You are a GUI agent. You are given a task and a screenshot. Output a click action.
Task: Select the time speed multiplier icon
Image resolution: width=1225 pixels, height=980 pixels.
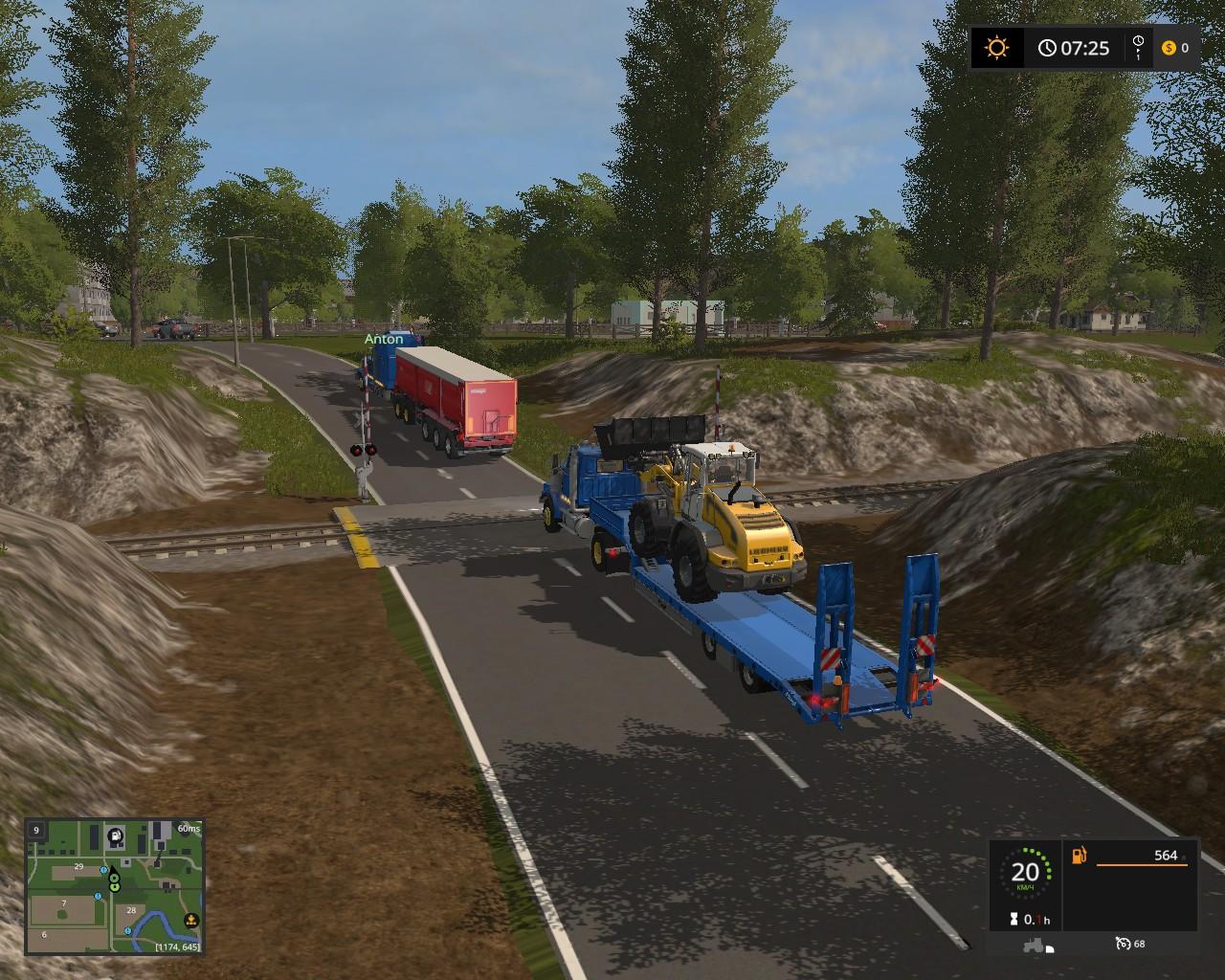(1138, 47)
